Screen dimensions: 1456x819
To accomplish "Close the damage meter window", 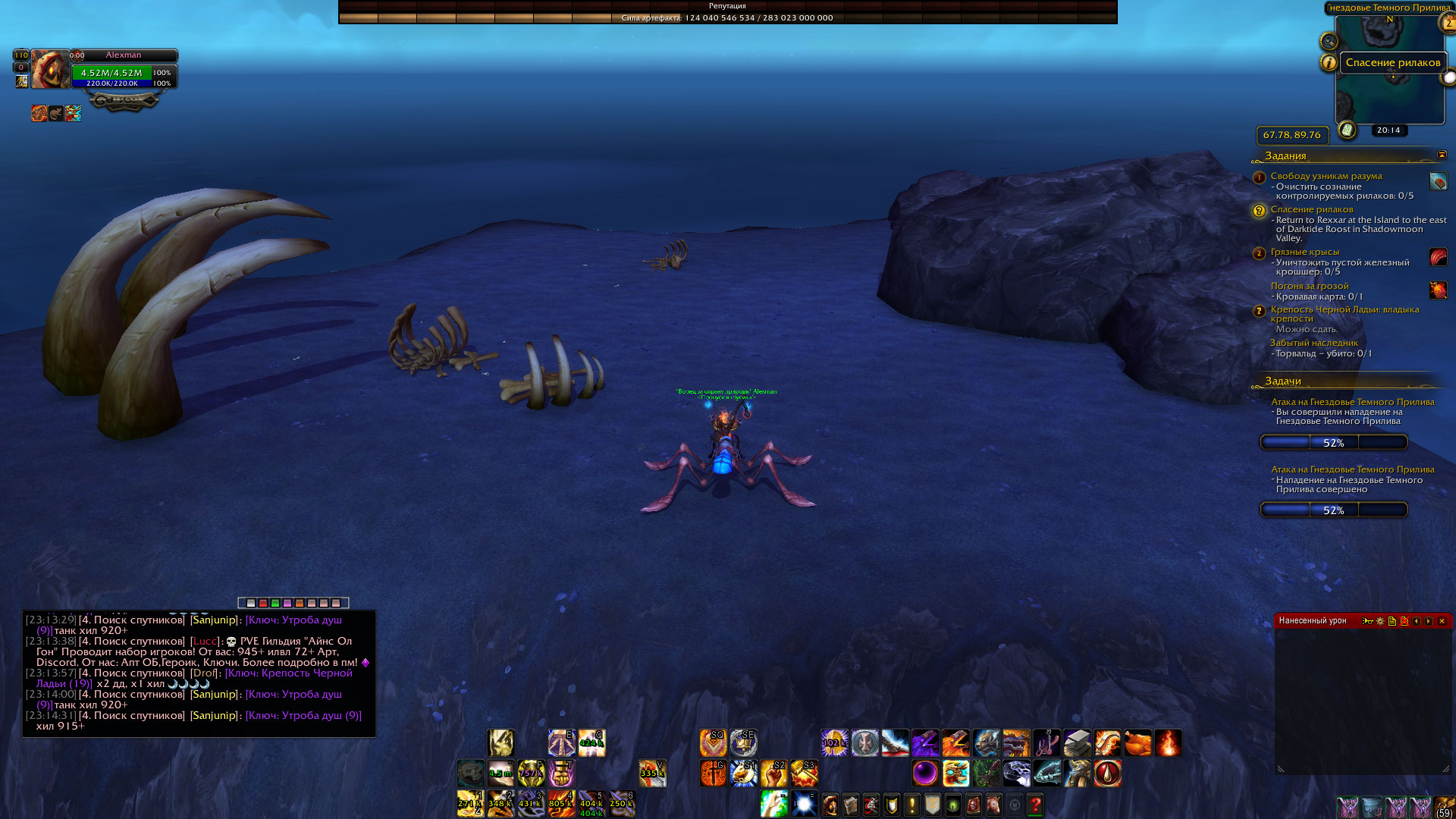I will pyautogui.click(x=1442, y=621).
